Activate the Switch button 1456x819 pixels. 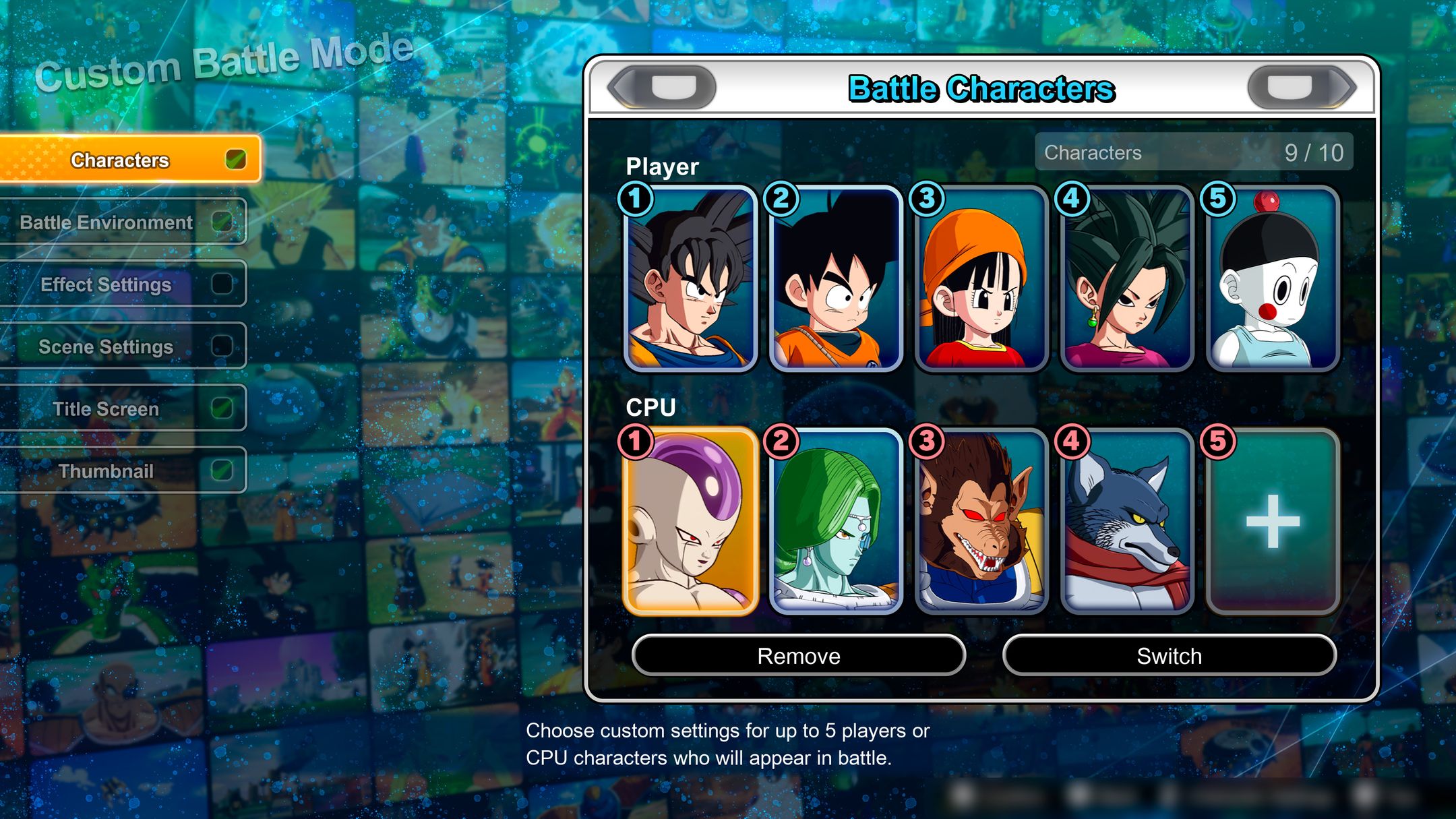(x=1169, y=655)
